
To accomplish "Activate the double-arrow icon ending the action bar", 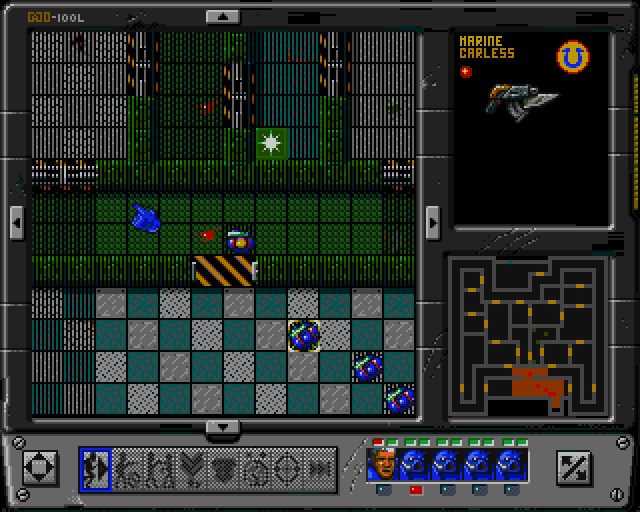I will click(x=320, y=466).
